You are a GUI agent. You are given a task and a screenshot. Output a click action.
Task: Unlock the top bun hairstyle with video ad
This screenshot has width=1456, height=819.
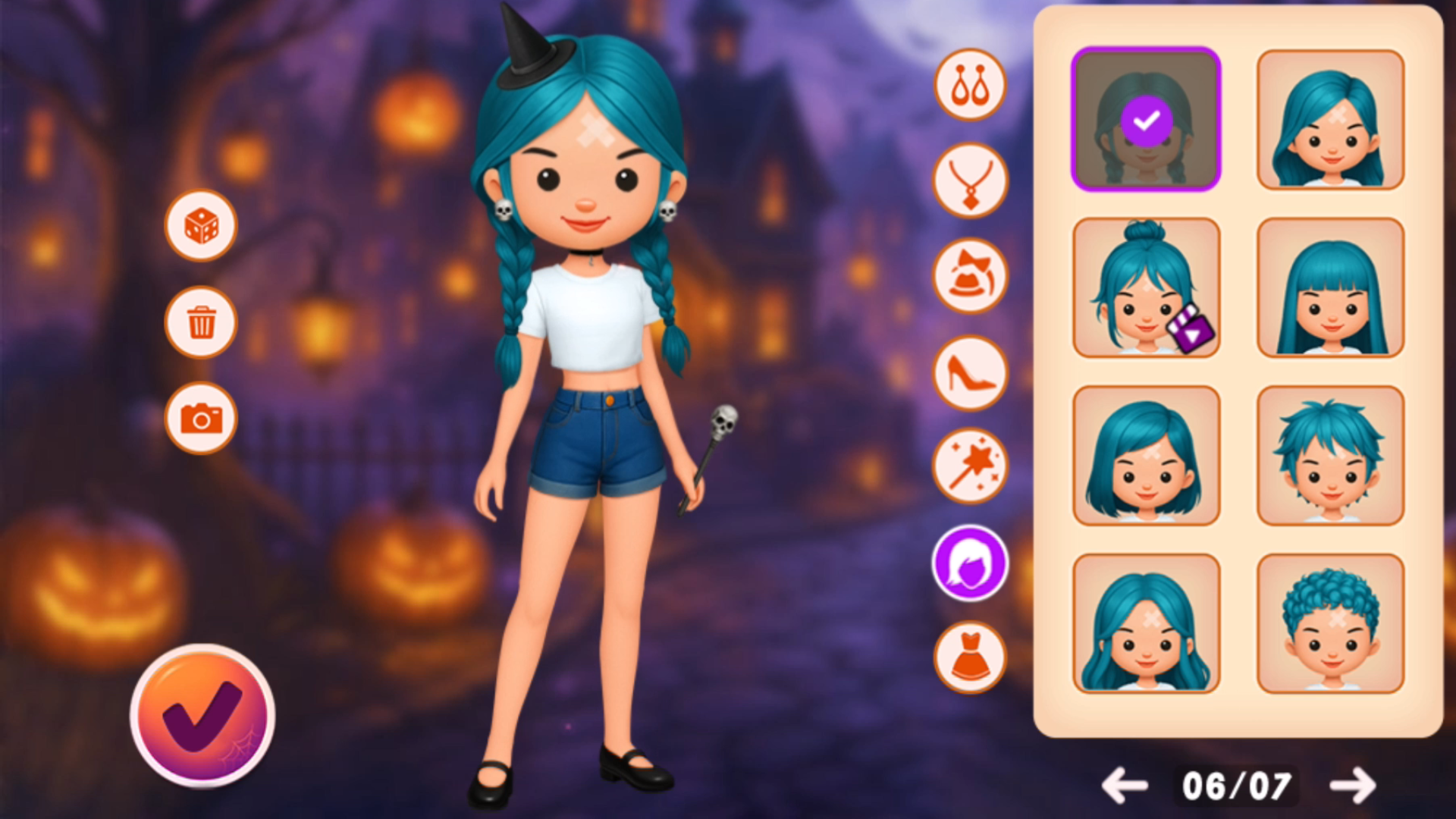[x=1146, y=287]
